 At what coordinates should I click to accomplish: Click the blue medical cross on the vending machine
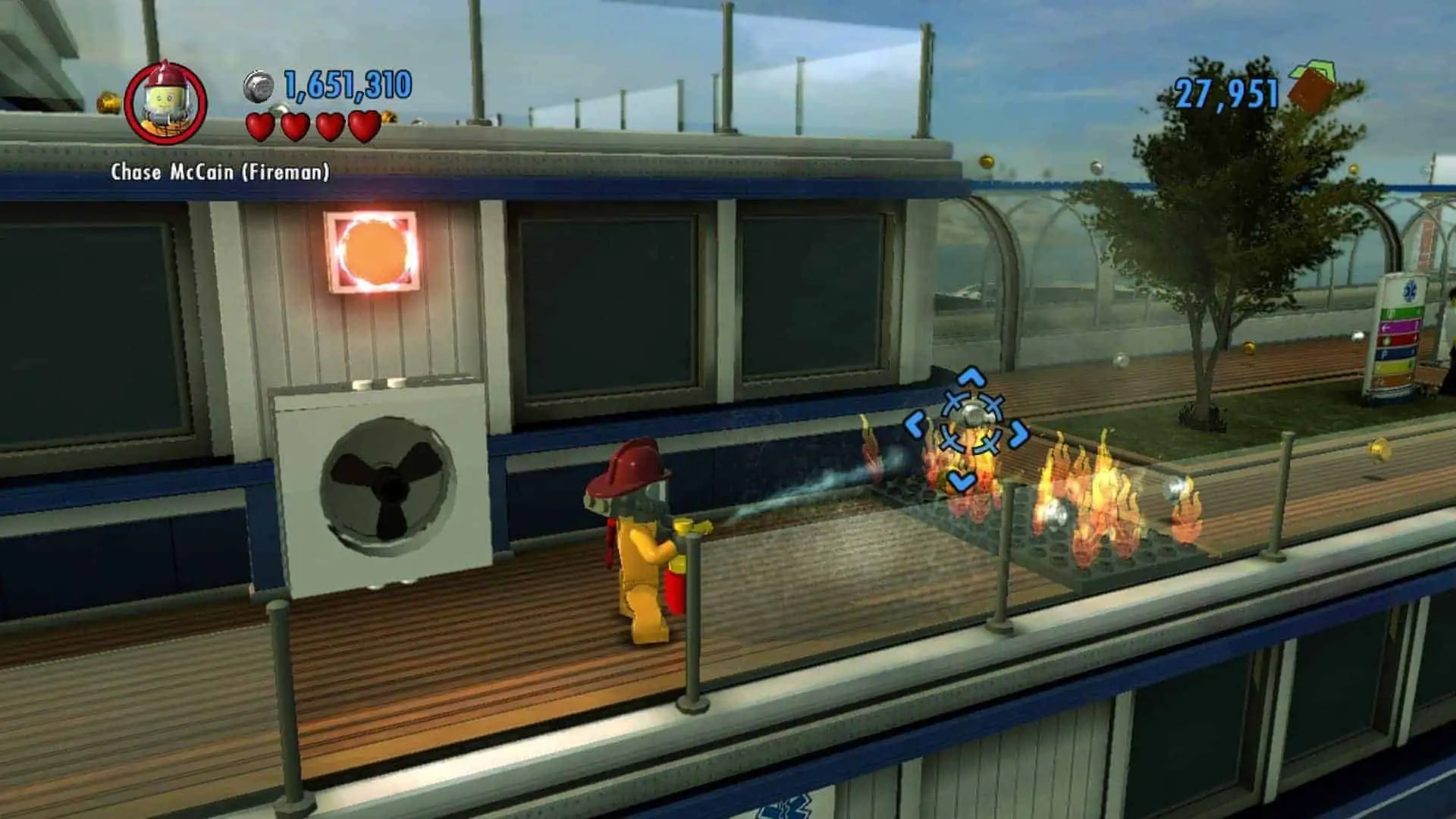(x=1412, y=291)
